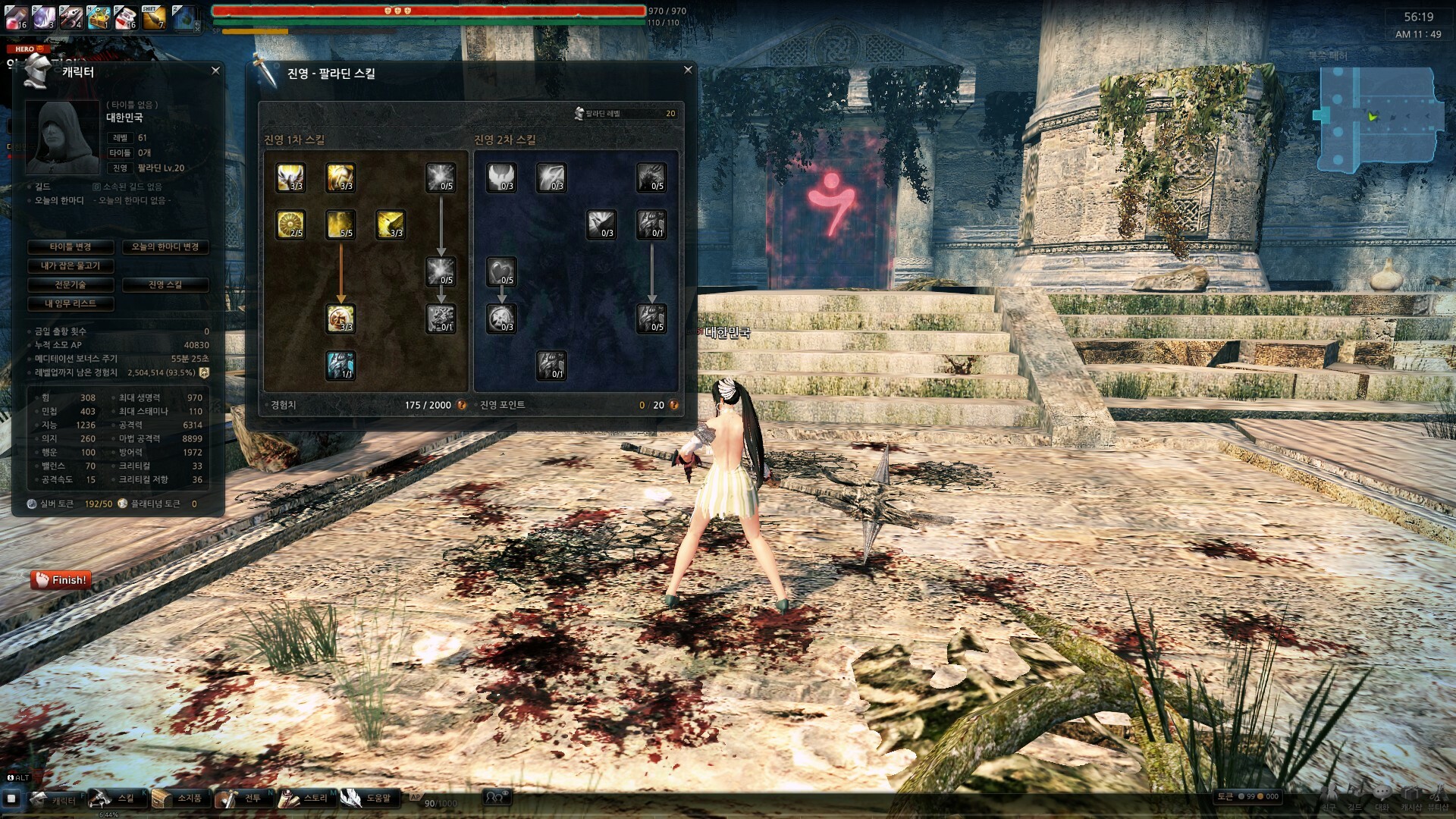This screenshot has width=1456, height=819.
Task: Select the blue 1/1 paladin skill icon
Action: click(340, 366)
